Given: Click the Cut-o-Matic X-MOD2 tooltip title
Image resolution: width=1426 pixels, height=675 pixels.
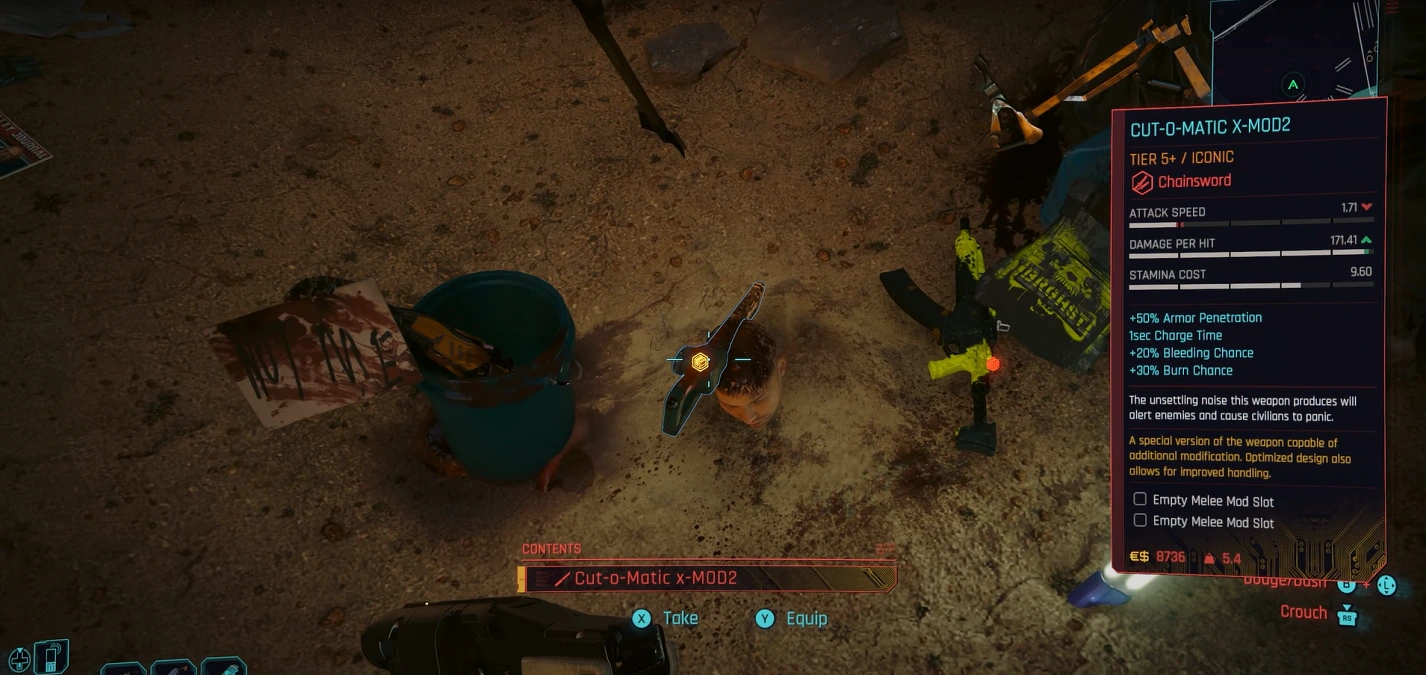Looking at the screenshot, I should 1210,127.
